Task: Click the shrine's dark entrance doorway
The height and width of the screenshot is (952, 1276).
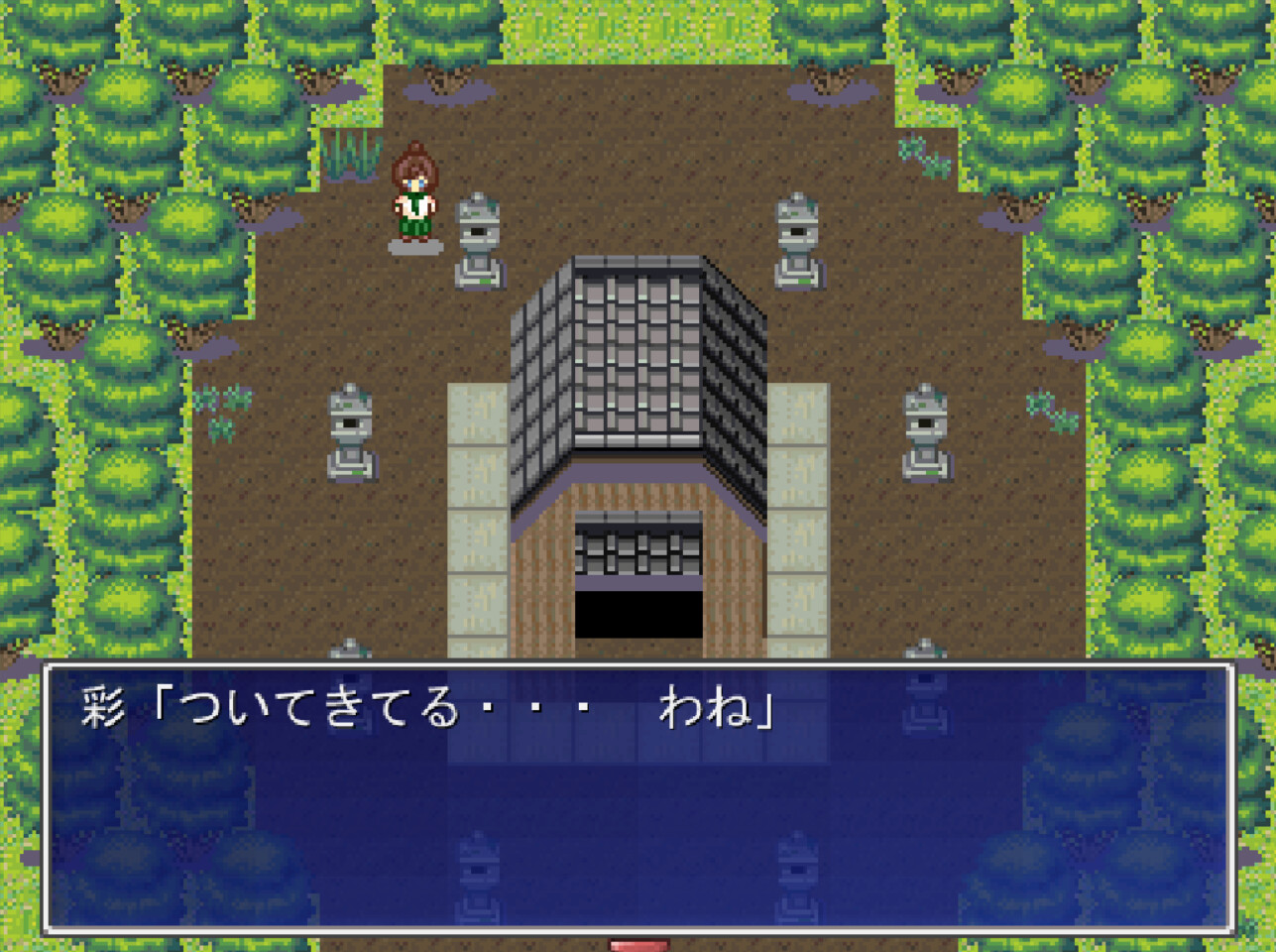Action: [x=638, y=615]
